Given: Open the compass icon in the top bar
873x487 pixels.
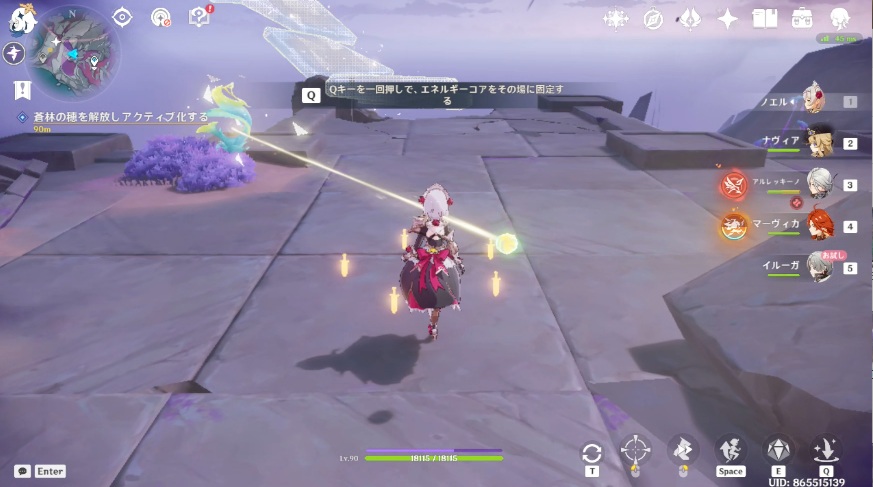Looking at the screenshot, I should pos(653,18).
